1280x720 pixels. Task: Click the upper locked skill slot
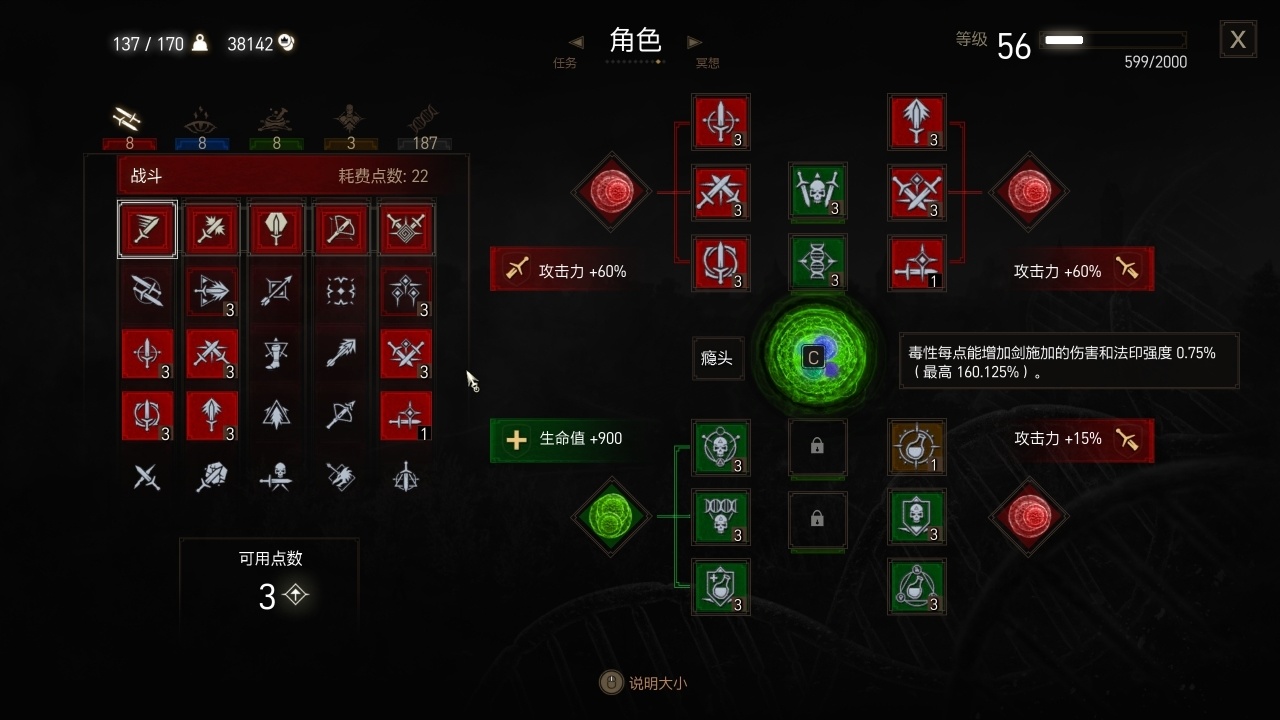(x=818, y=448)
